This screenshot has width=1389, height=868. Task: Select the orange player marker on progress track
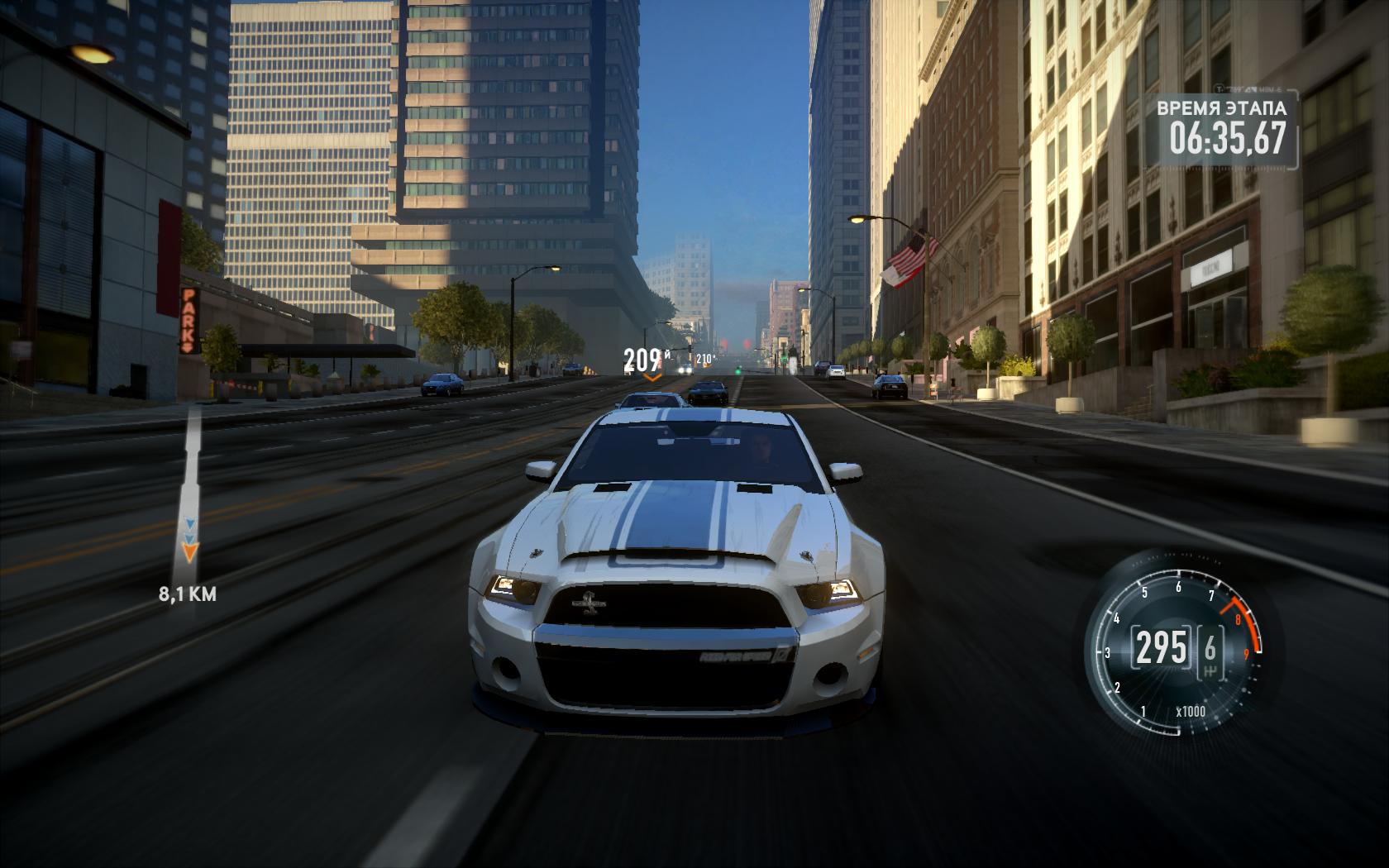point(190,551)
